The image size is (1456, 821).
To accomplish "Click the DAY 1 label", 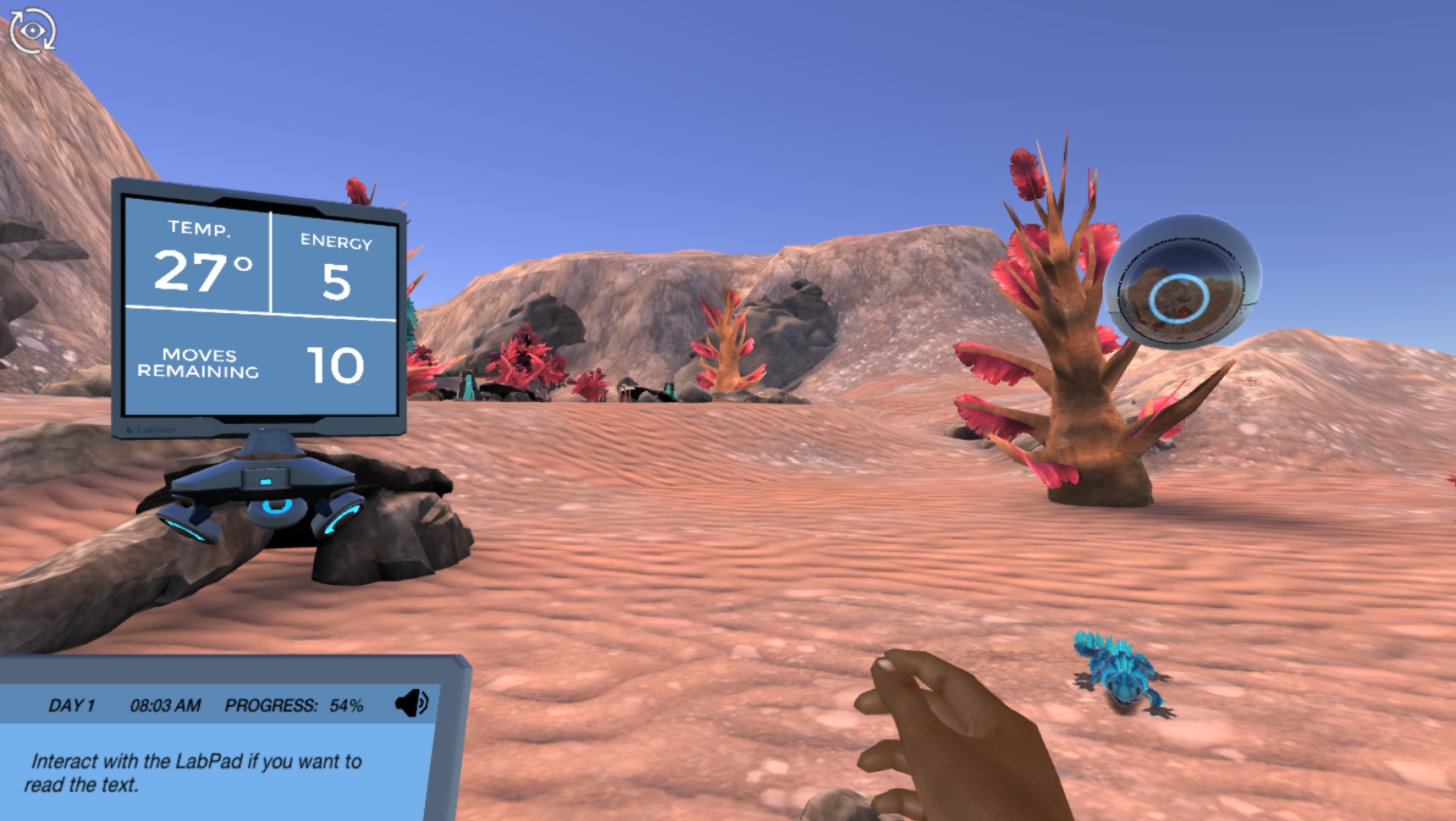I will pos(72,702).
